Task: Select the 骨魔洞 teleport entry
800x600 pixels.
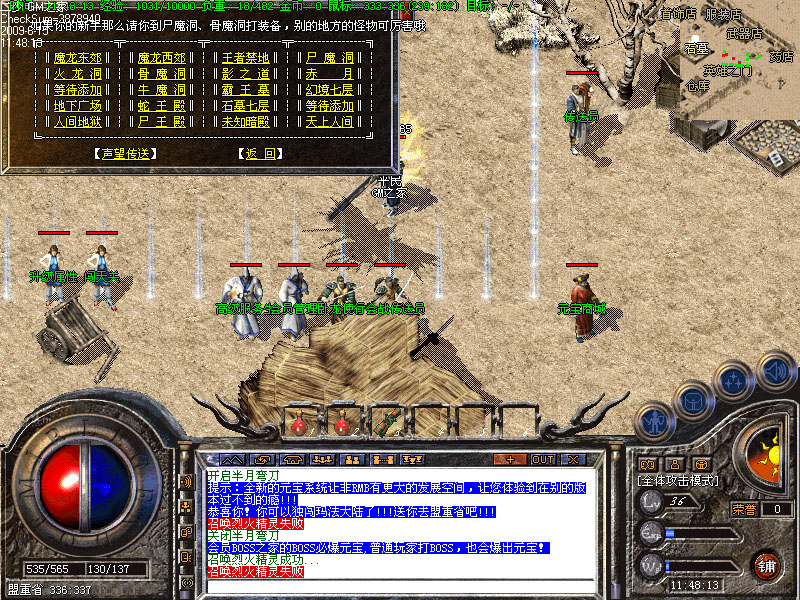Action: click(x=163, y=74)
